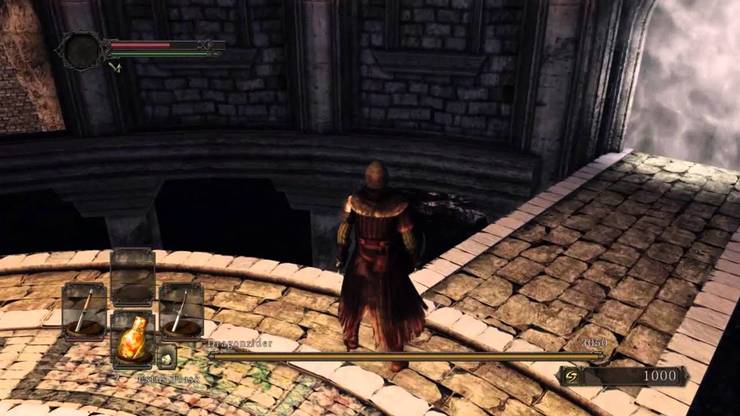Select the Estus Flask item slot
Viewport: 740px width, 416px height.
coord(132,340)
